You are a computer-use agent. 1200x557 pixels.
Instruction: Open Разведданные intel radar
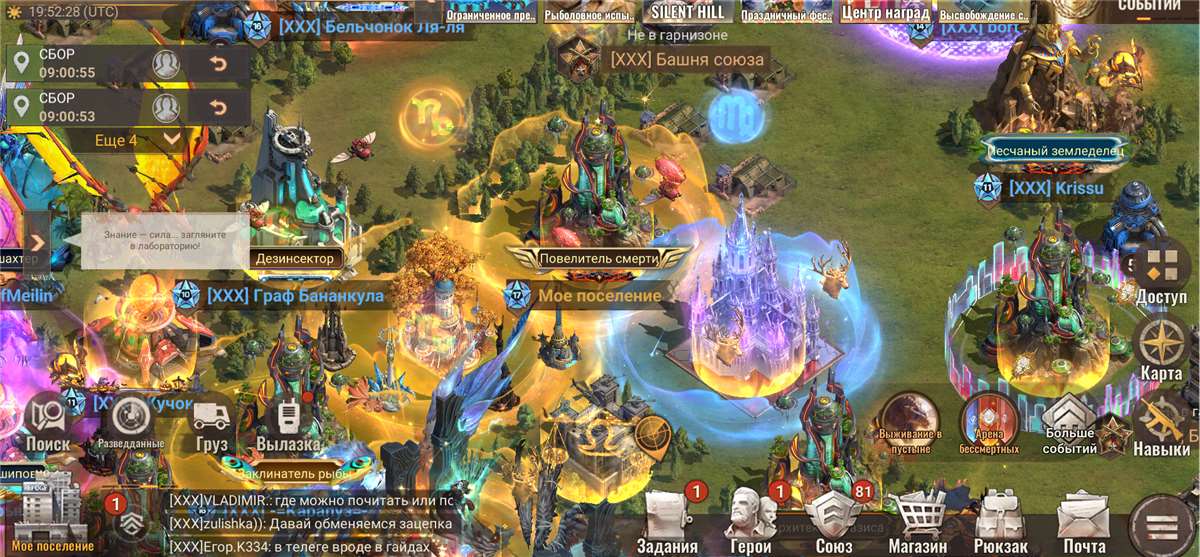click(130, 422)
